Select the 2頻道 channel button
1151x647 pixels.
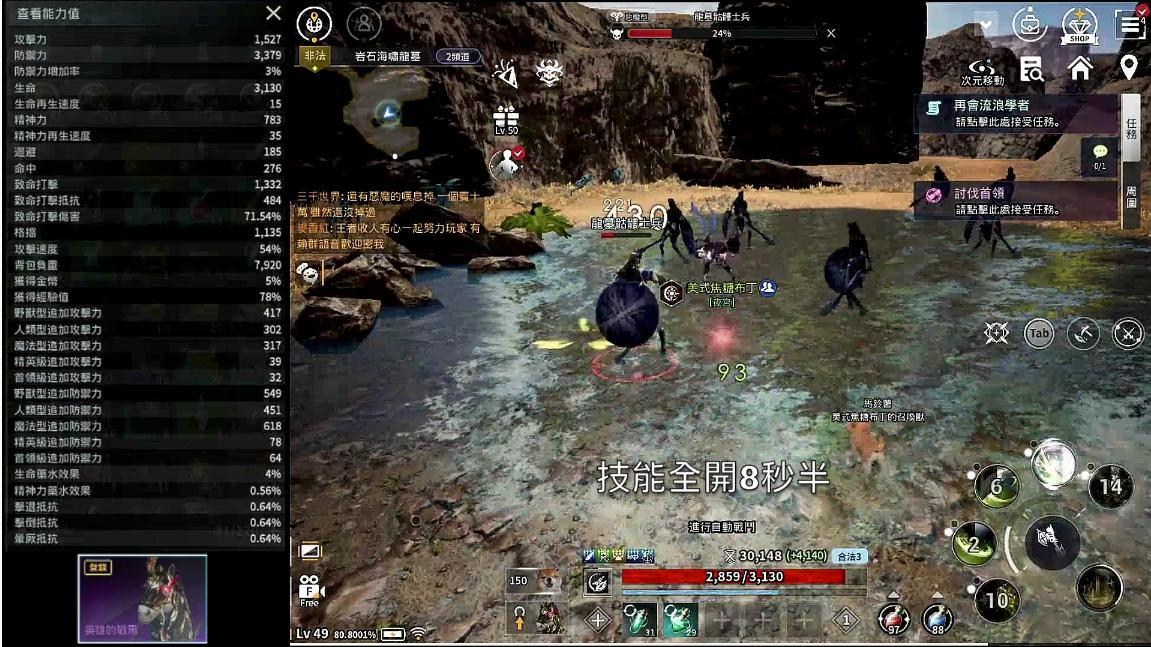[459, 57]
